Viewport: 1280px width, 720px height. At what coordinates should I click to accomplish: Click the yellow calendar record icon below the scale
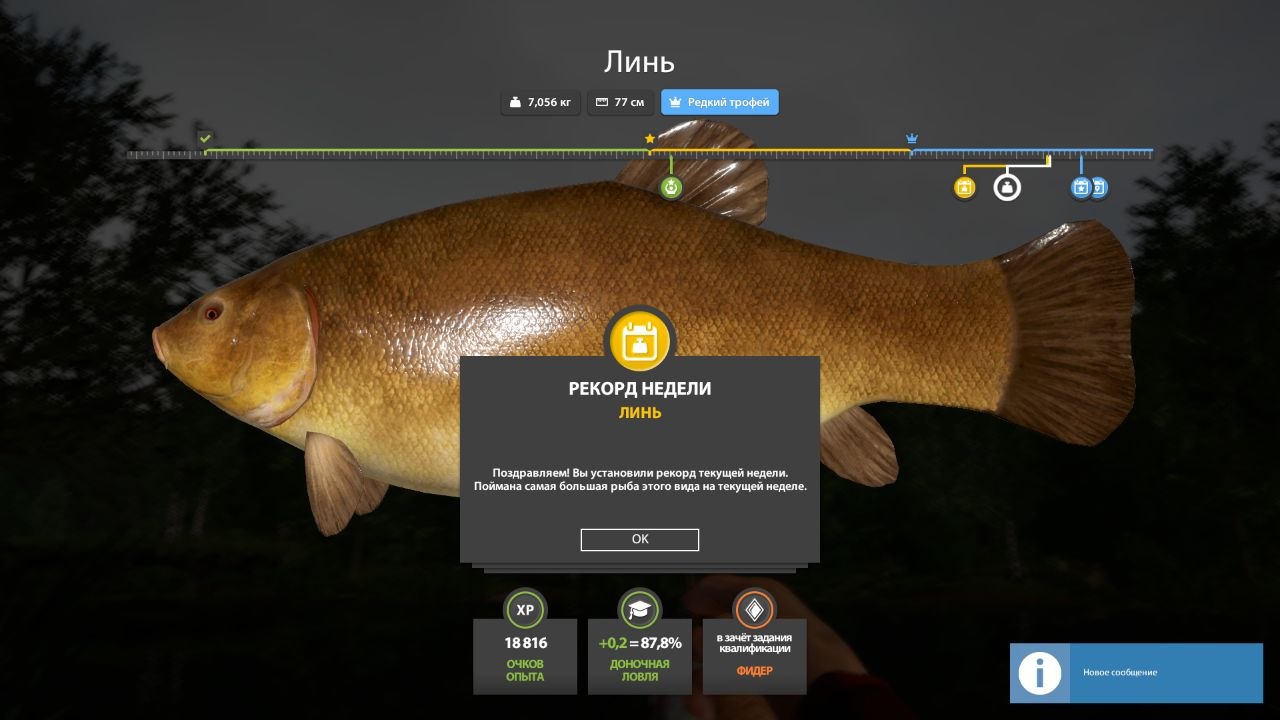click(x=963, y=186)
